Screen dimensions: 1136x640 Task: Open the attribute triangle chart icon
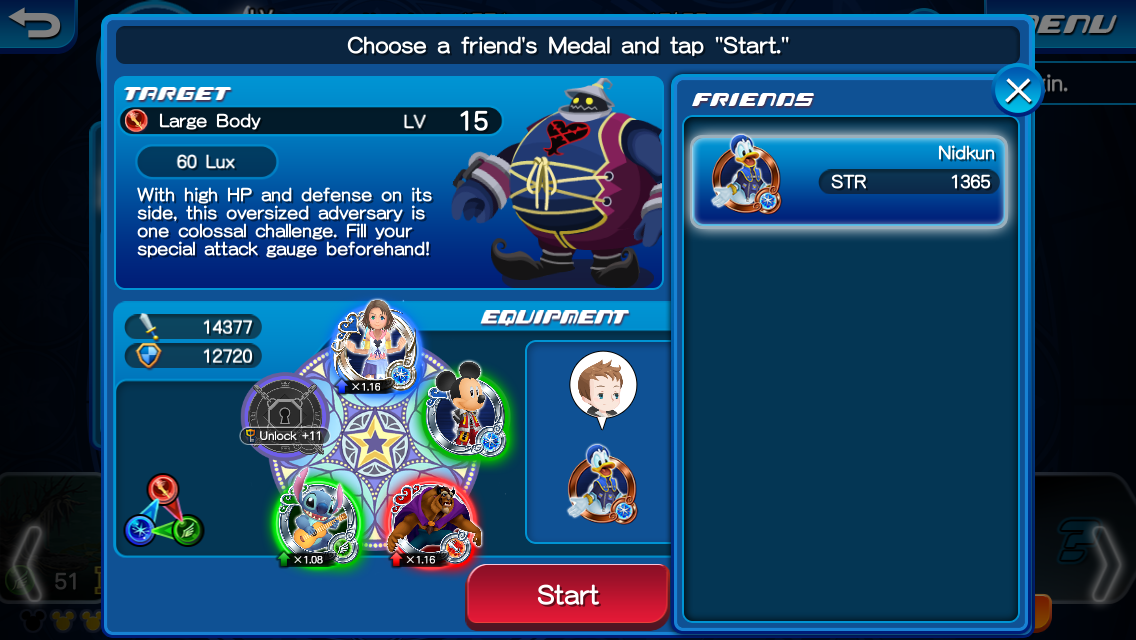[x=164, y=511]
